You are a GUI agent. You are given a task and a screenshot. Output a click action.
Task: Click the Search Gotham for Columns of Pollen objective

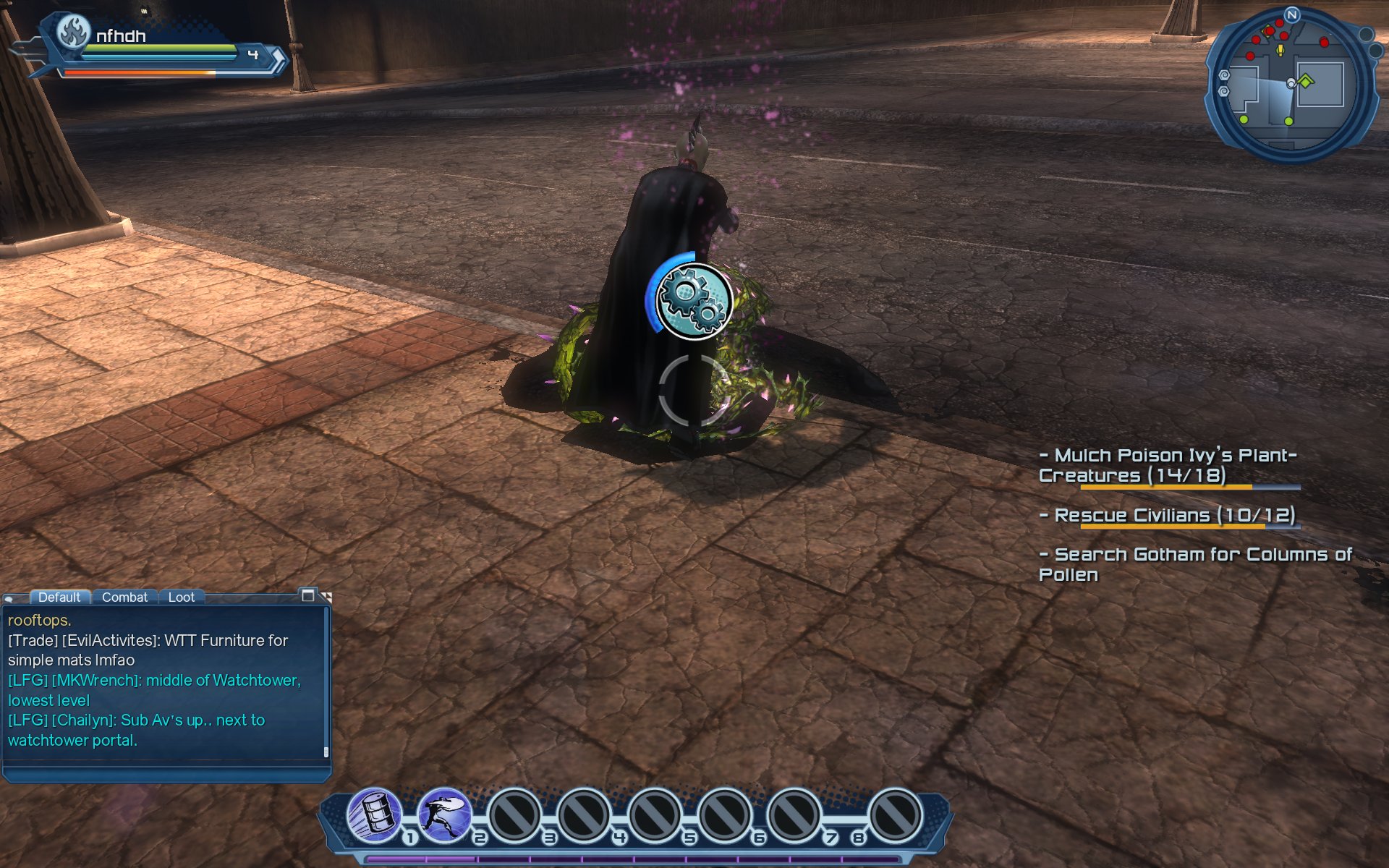point(1194,564)
